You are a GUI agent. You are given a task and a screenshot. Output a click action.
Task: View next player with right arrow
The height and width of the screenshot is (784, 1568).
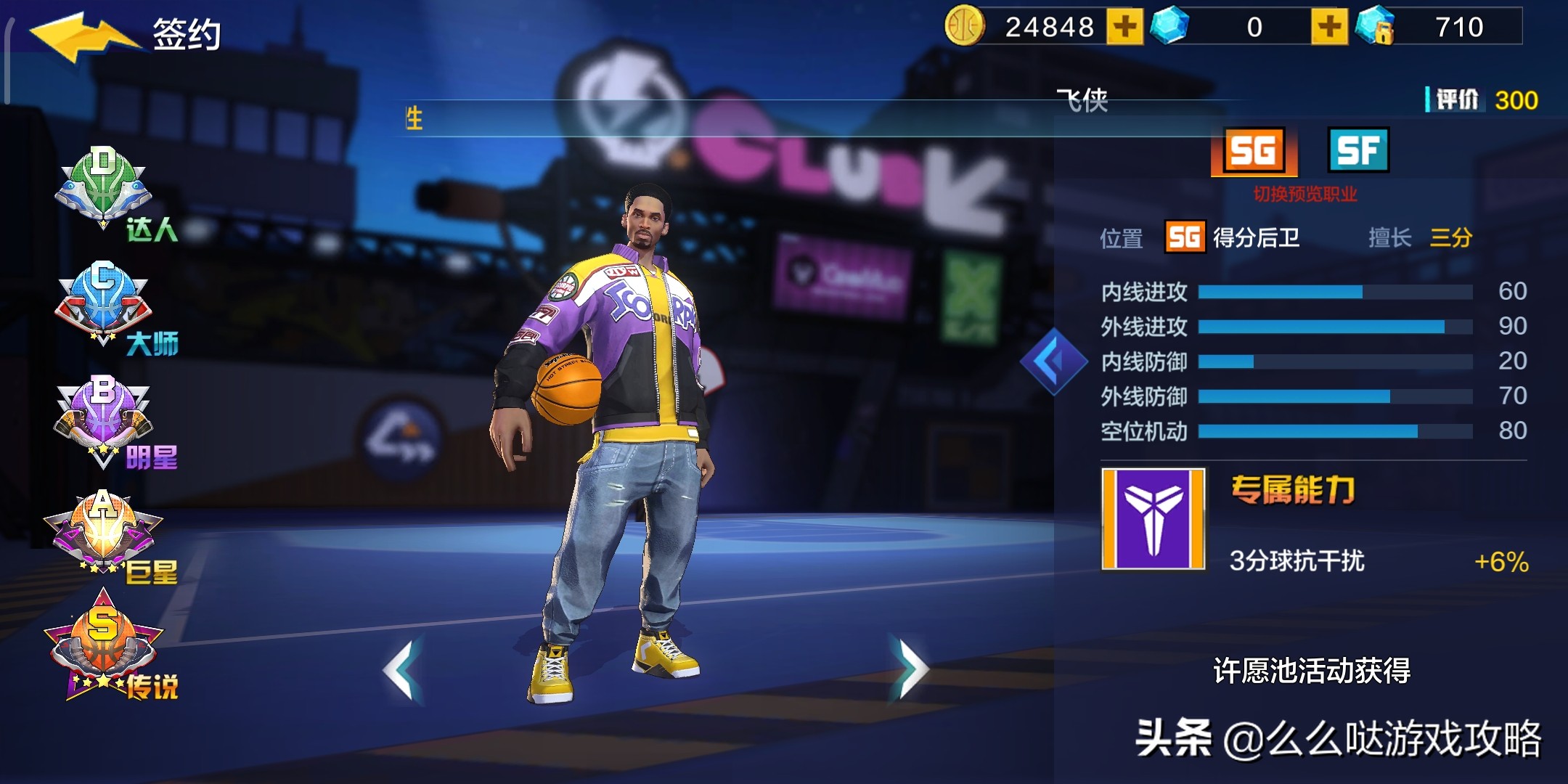tap(911, 669)
